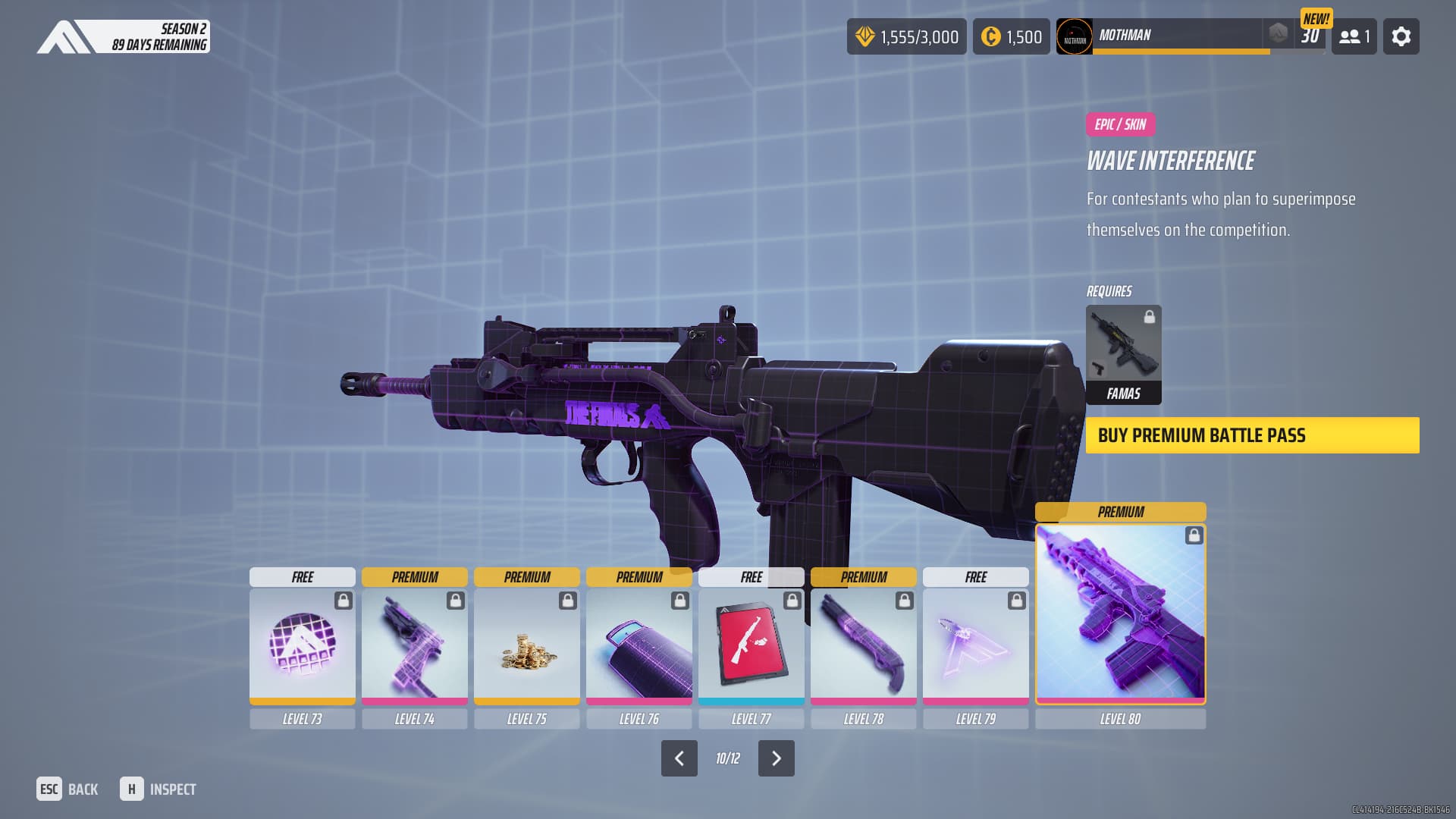Click the 1,500 coin balance

coord(1011,36)
